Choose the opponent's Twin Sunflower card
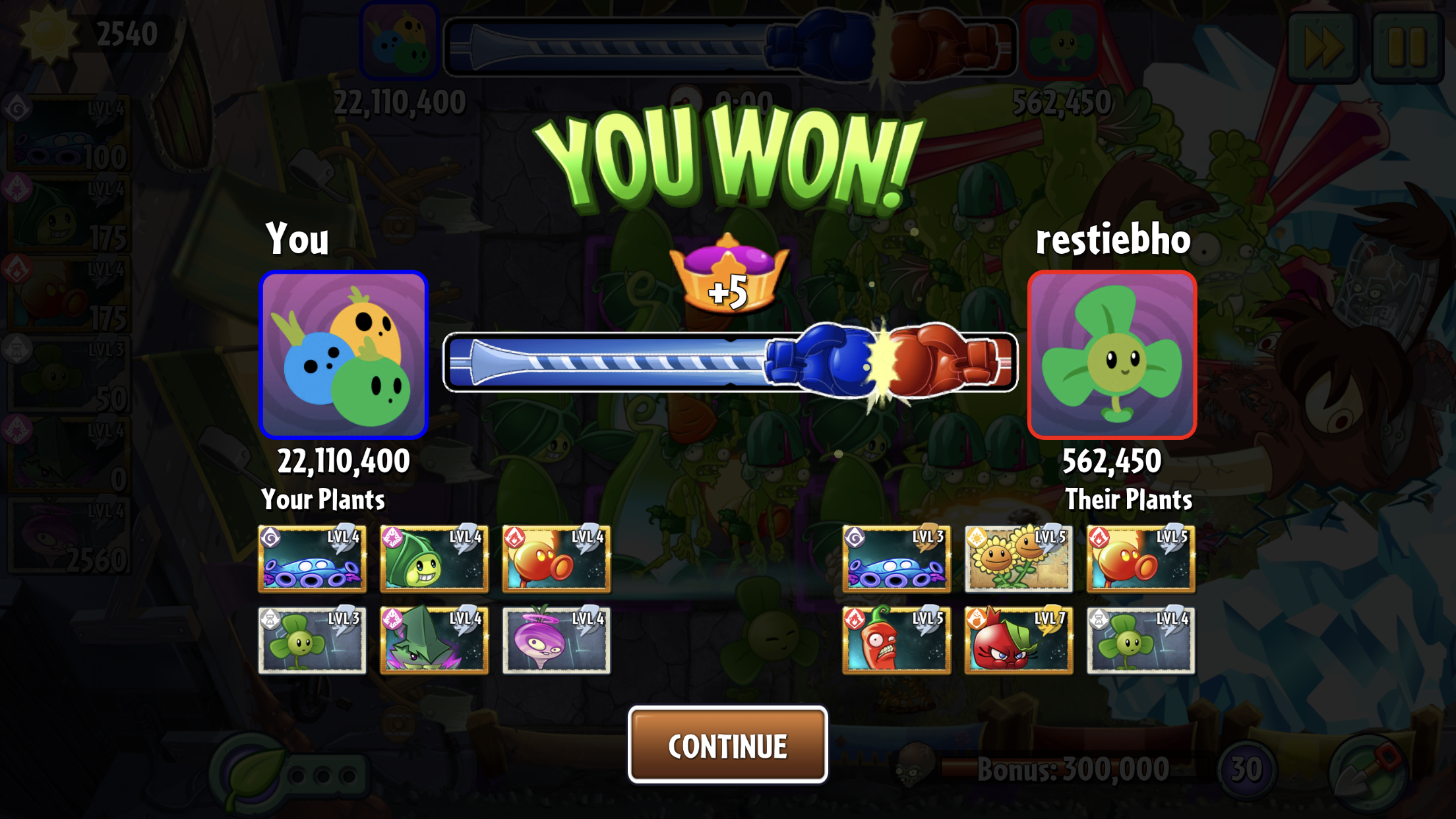Viewport: 1456px width, 819px height. [1018, 559]
